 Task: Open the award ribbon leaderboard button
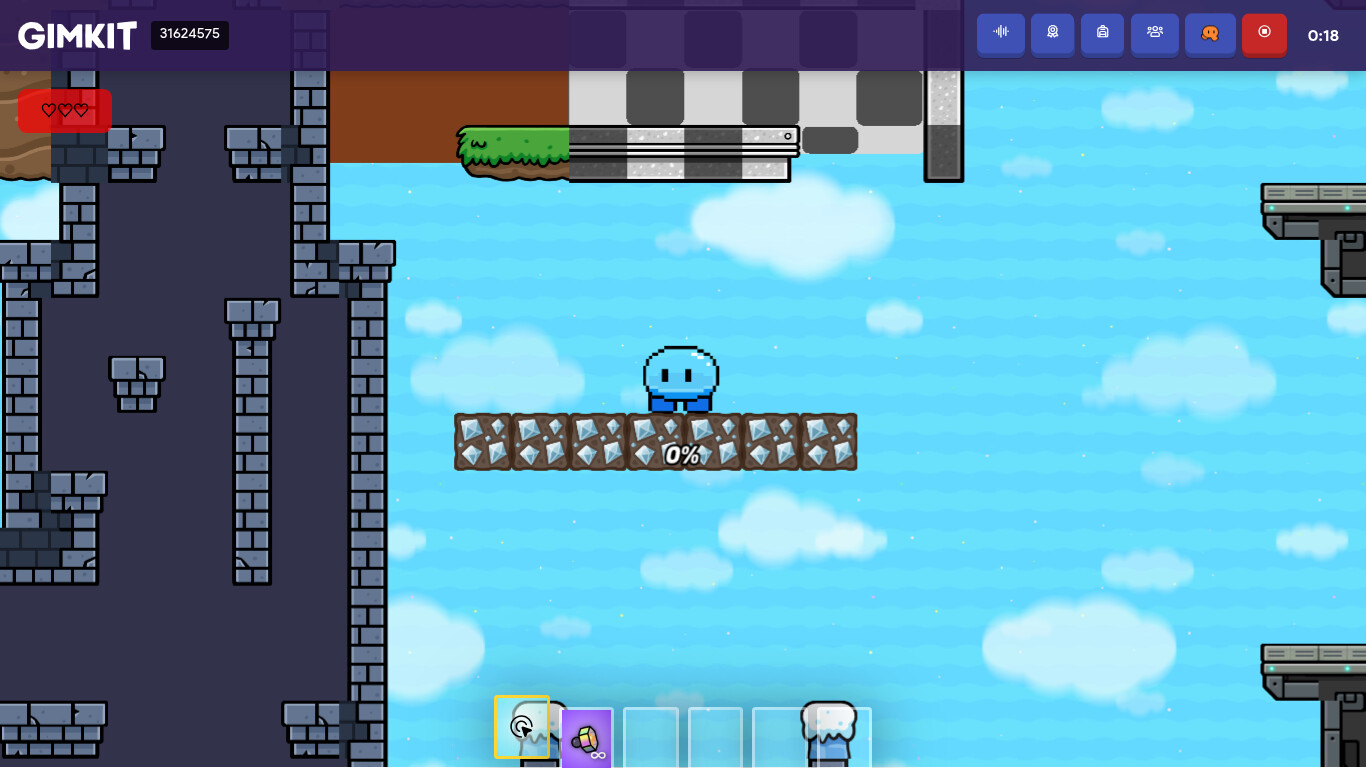click(1053, 33)
